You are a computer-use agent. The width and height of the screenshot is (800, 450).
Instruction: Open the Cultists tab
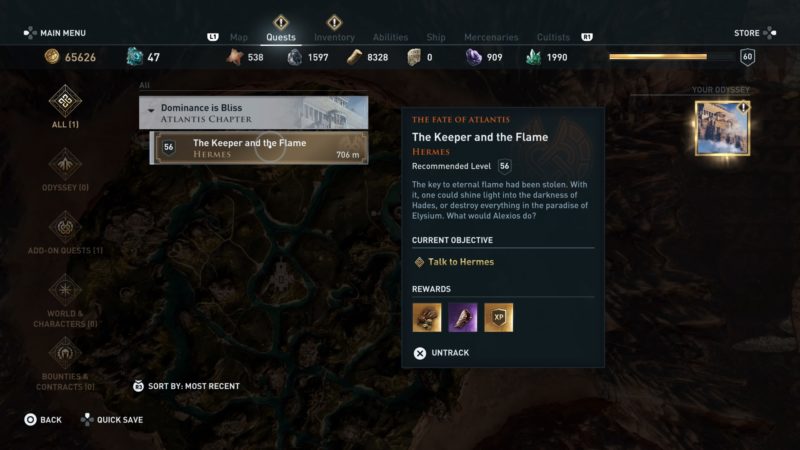point(553,38)
